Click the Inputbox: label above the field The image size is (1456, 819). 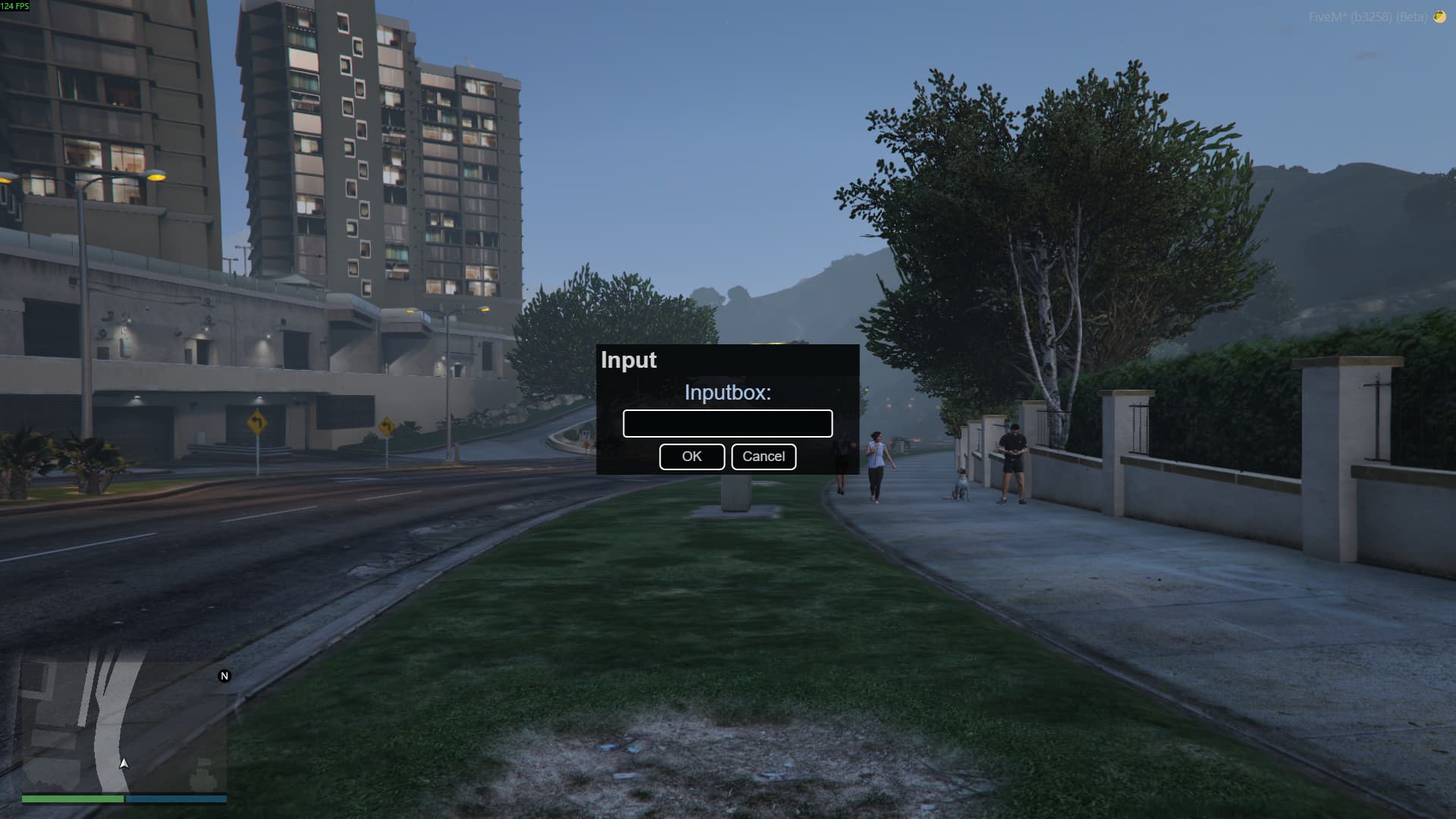click(x=727, y=394)
